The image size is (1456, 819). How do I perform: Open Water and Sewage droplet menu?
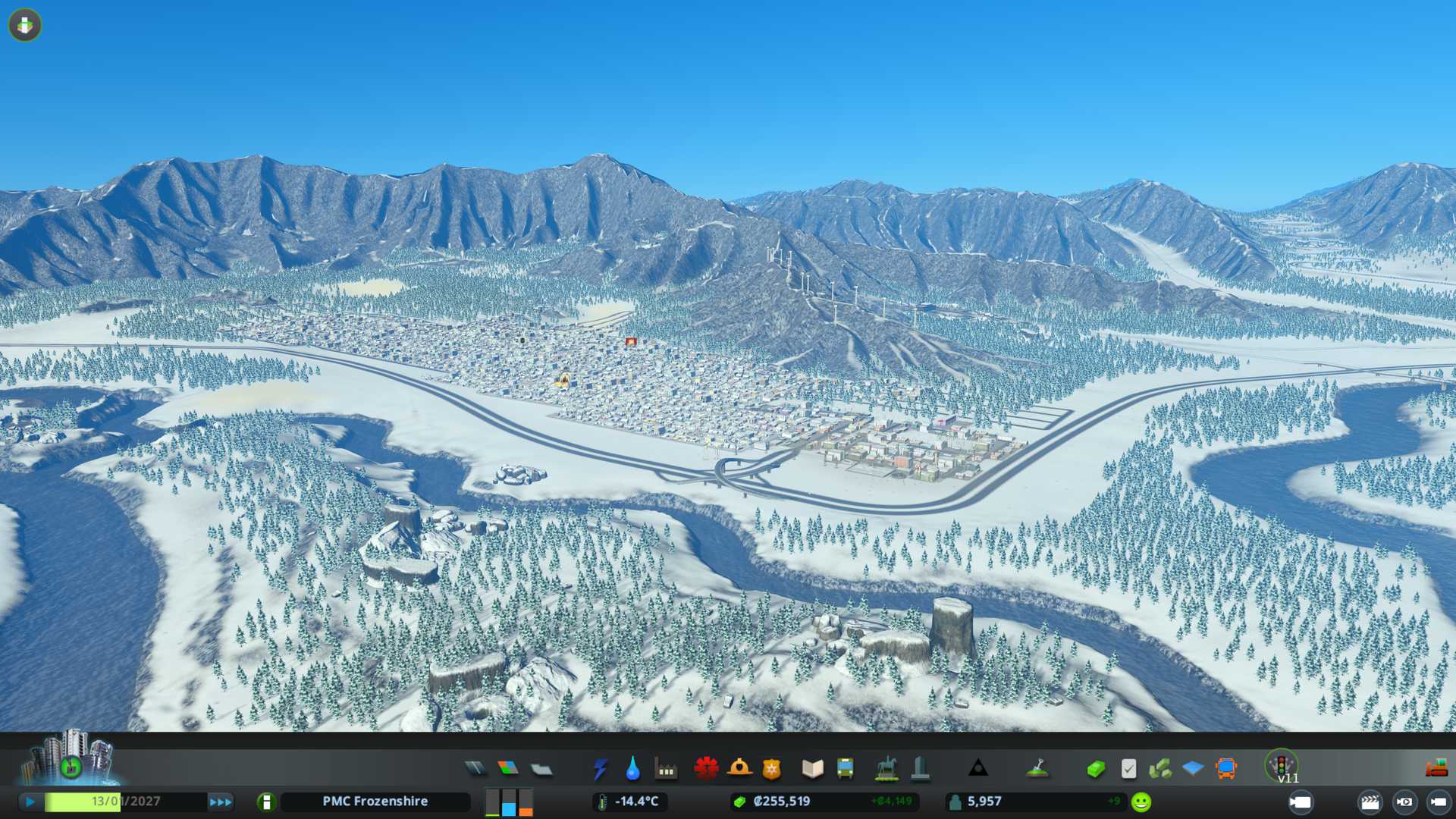(632, 769)
